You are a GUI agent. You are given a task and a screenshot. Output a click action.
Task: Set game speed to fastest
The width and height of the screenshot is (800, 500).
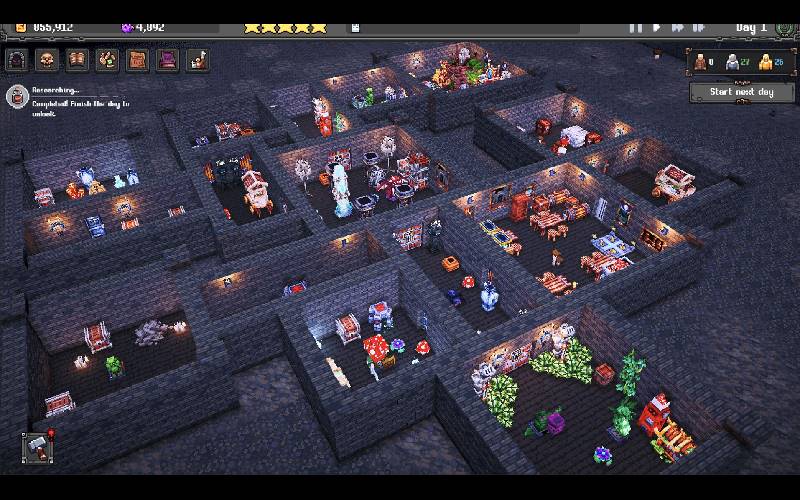(x=700, y=27)
